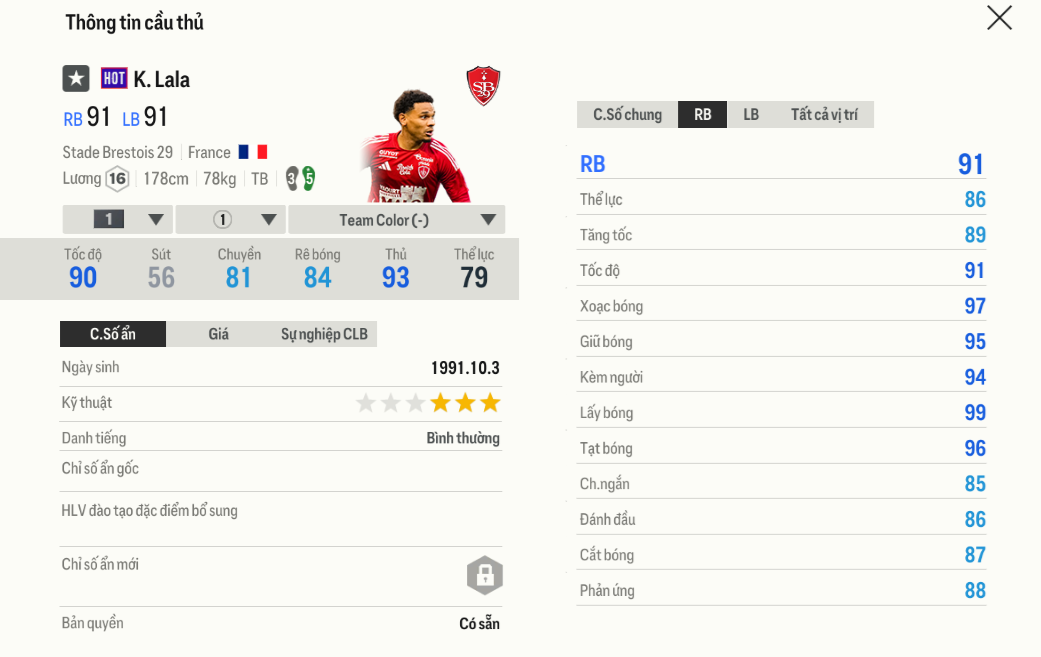
Task: Open the circled level 1 dropdown
Action: pos(232,220)
